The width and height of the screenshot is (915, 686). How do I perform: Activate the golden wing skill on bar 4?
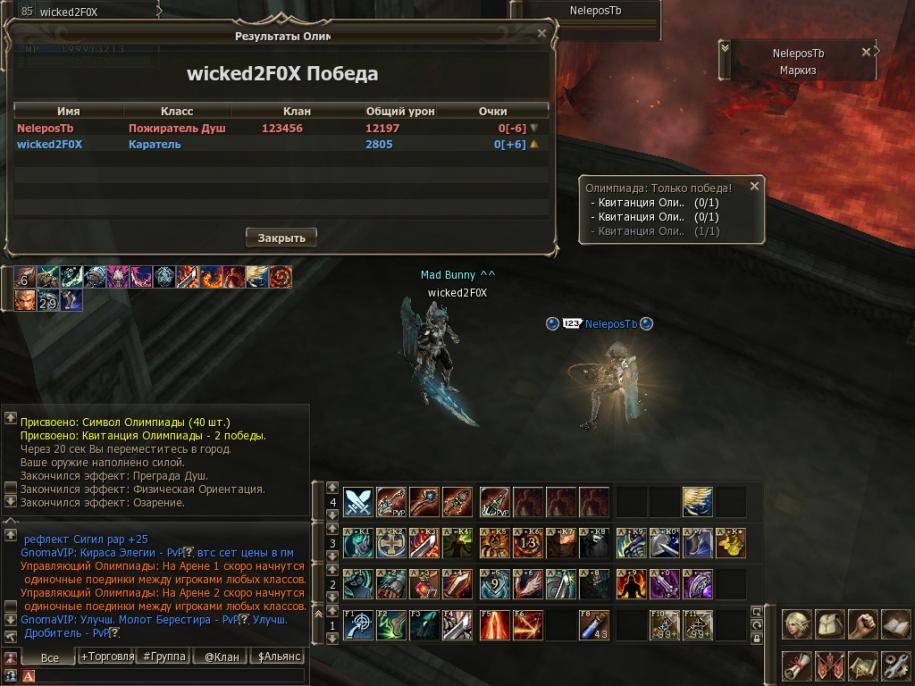pyautogui.click(x=697, y=501)
